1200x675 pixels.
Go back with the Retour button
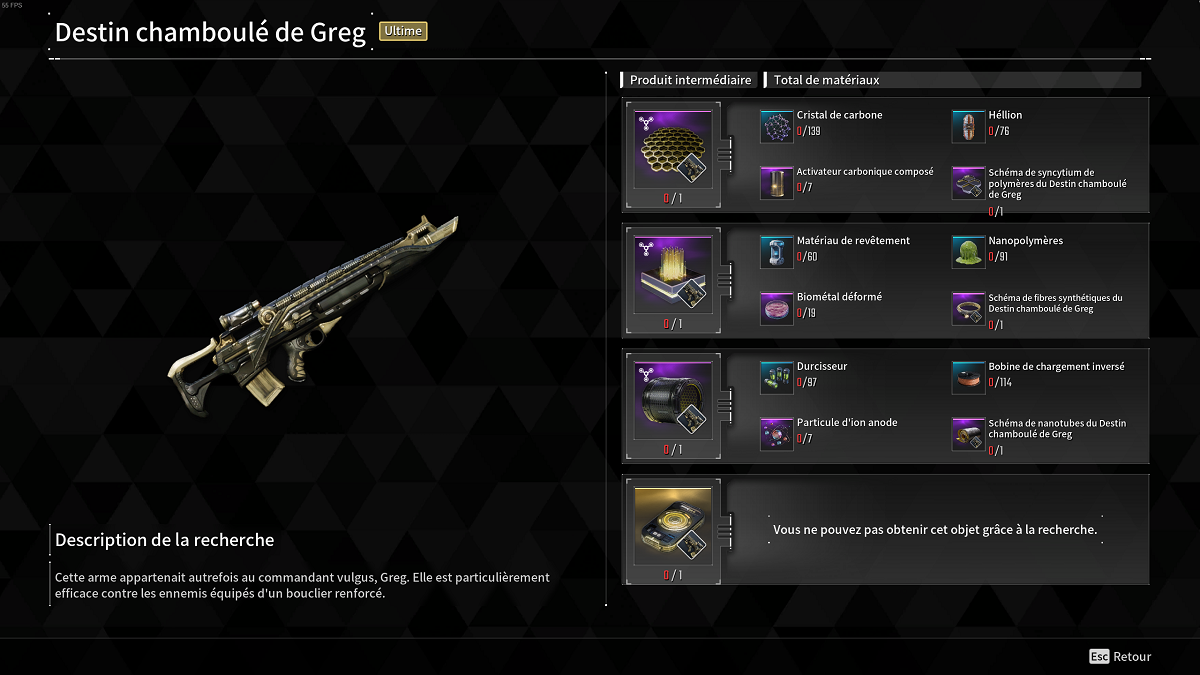click(x=1121, y=657)
